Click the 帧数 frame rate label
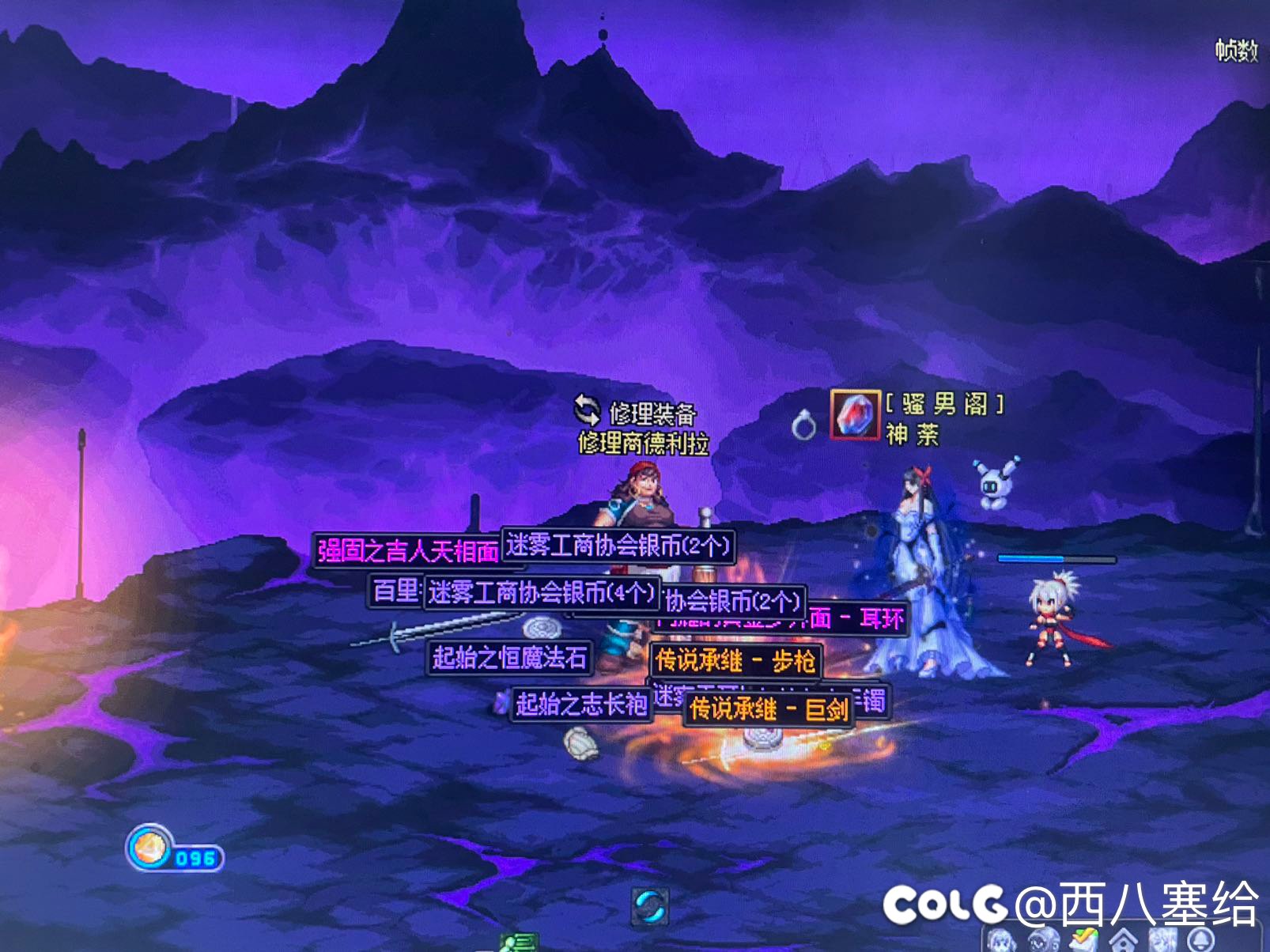The image size is (1270, 952). [x=1236, y=51]
